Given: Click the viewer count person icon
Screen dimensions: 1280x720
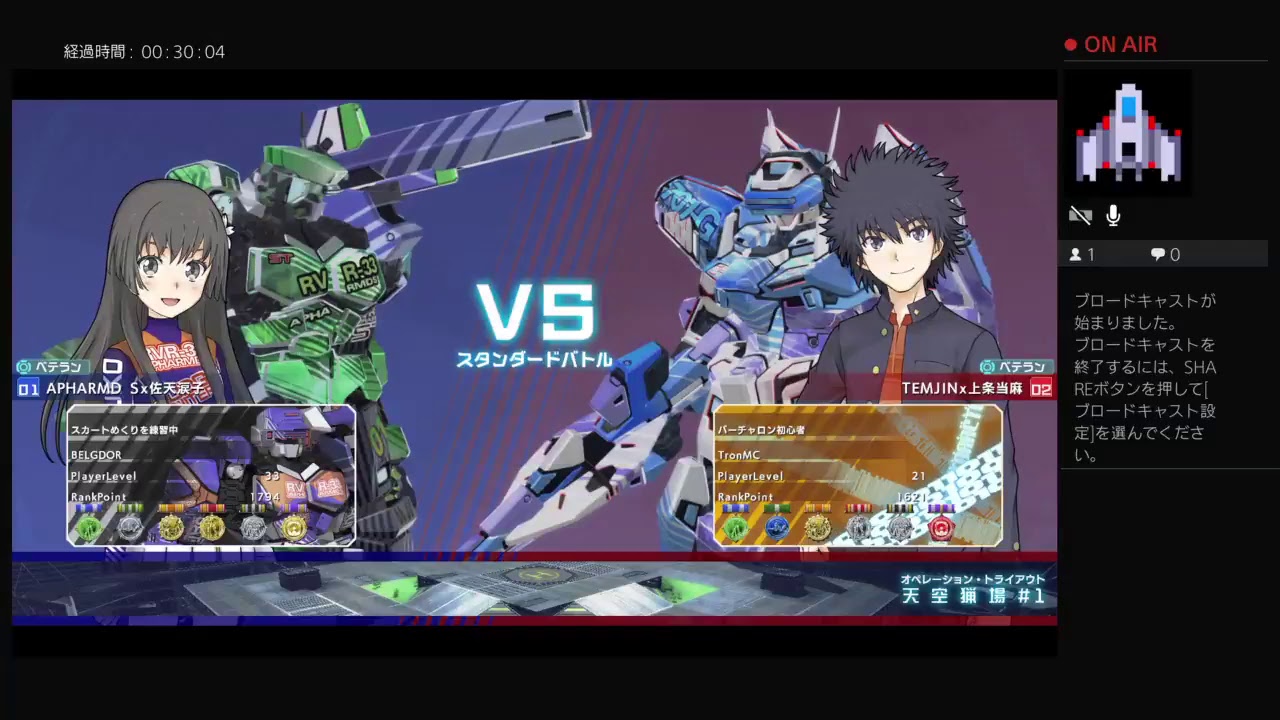Looking at the screenshot, I should click(1074, 254).
